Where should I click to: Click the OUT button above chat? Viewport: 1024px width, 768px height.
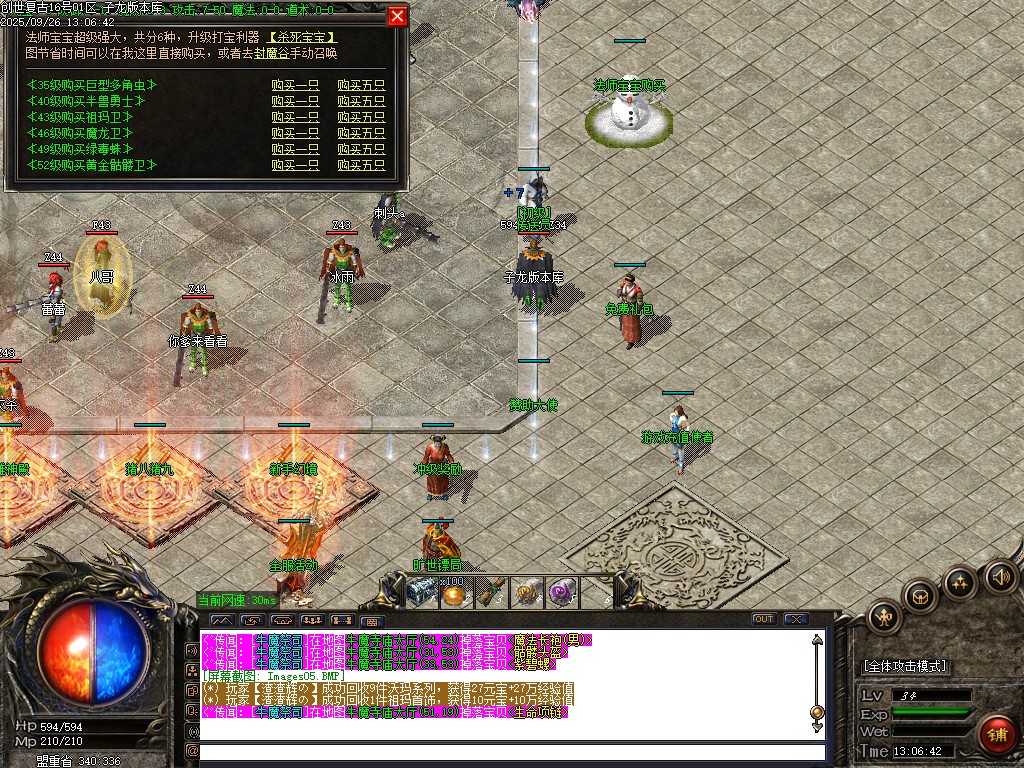tap(764, 619)
